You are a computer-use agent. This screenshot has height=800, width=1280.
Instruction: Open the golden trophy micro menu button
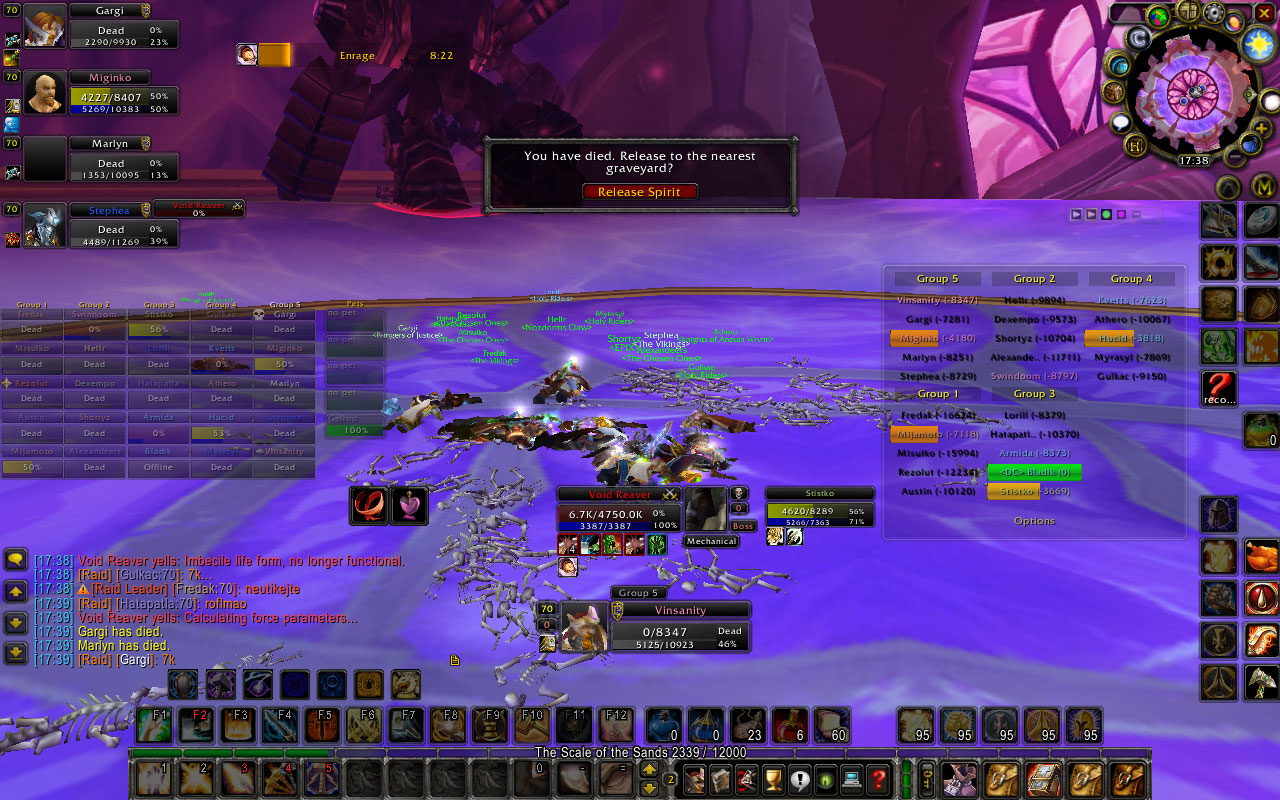772,778
